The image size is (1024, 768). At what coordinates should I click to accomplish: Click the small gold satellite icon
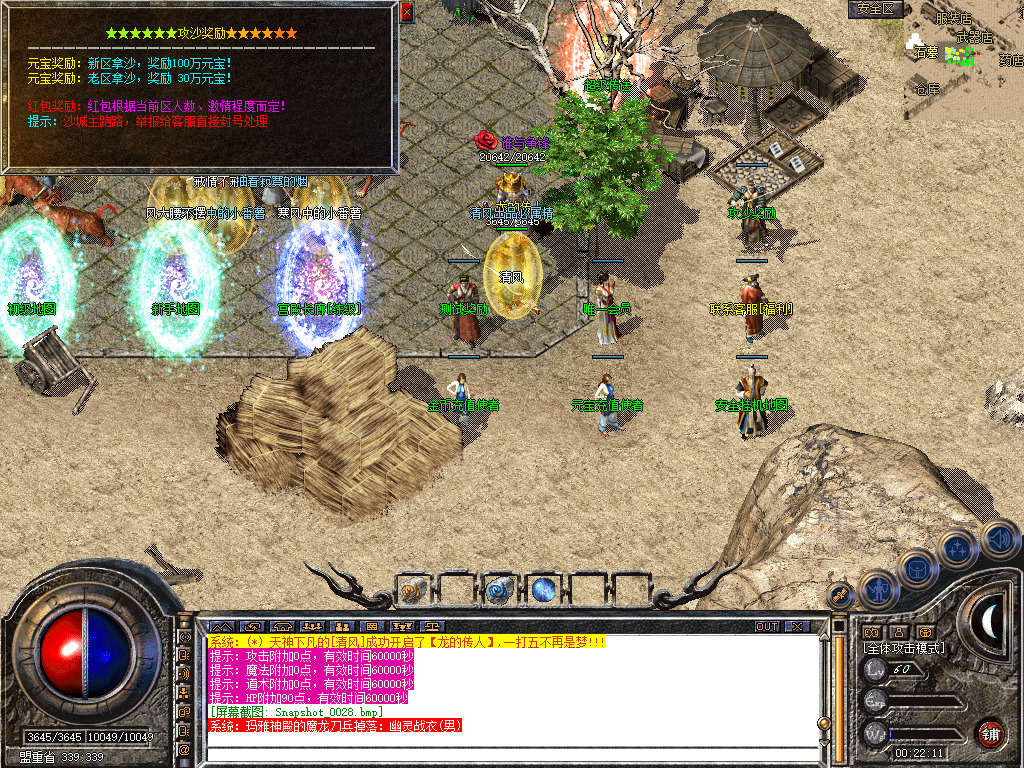click(x=840, y=597)
